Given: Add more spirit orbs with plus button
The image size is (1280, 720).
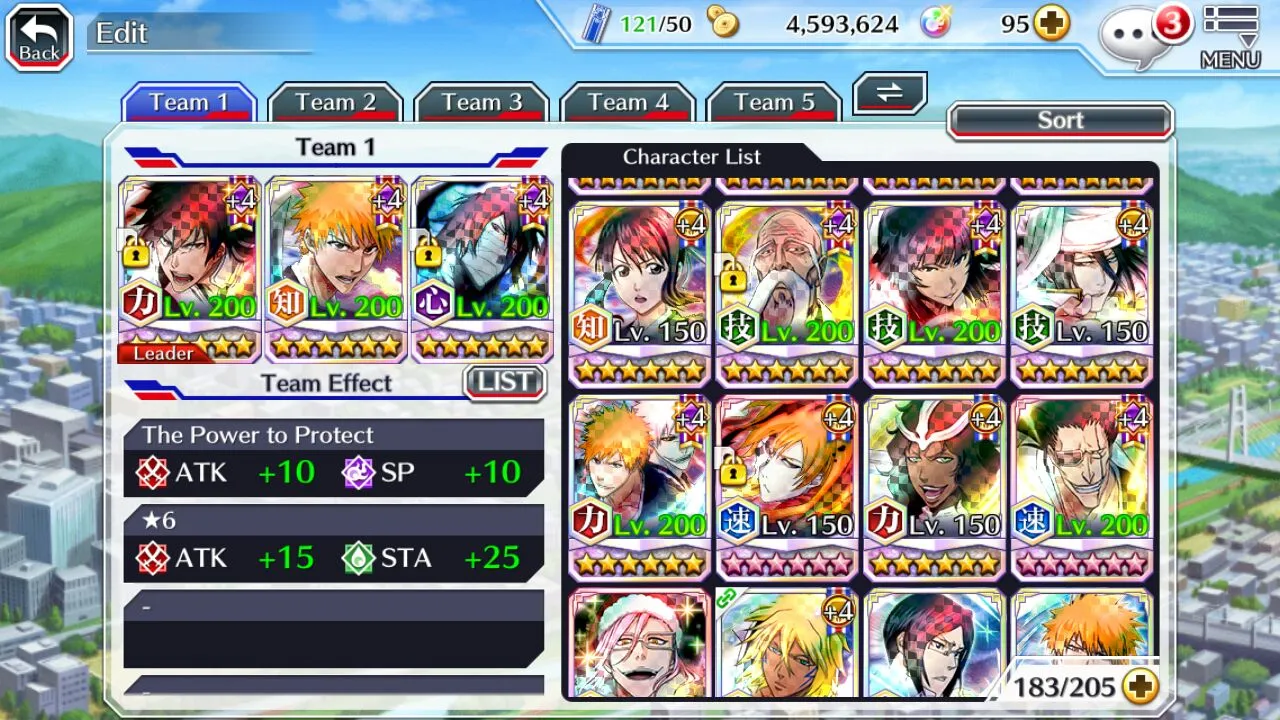Looking at the screenshot, I should pos(1051,24).
